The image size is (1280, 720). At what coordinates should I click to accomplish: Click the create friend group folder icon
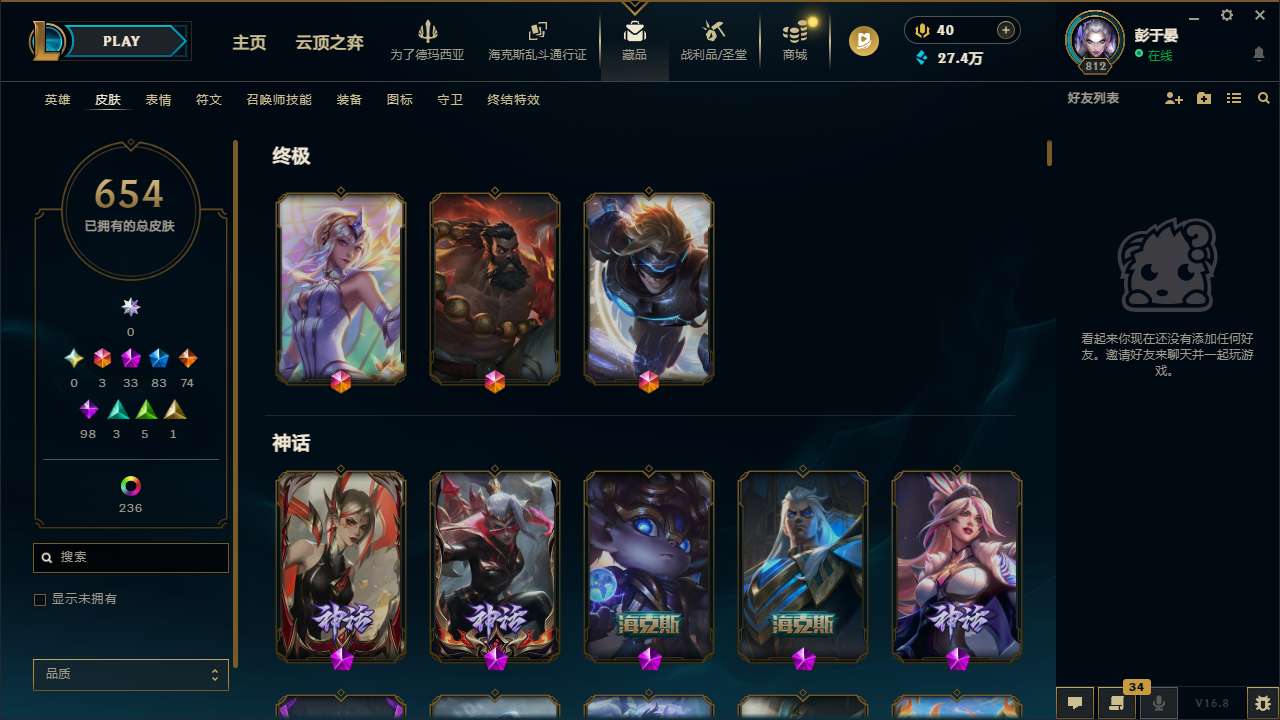(x=1204, y=99)
